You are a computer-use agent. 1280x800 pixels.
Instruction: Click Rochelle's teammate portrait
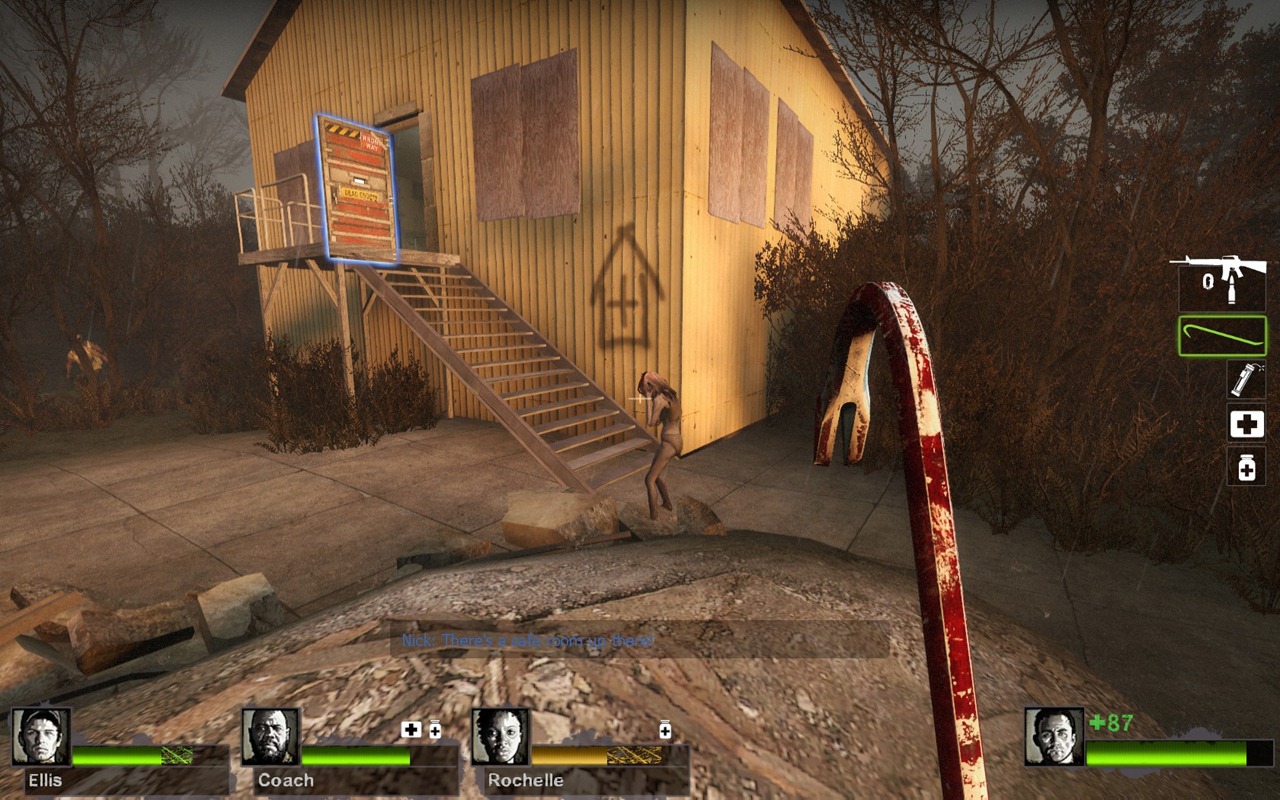coord(500,737)
